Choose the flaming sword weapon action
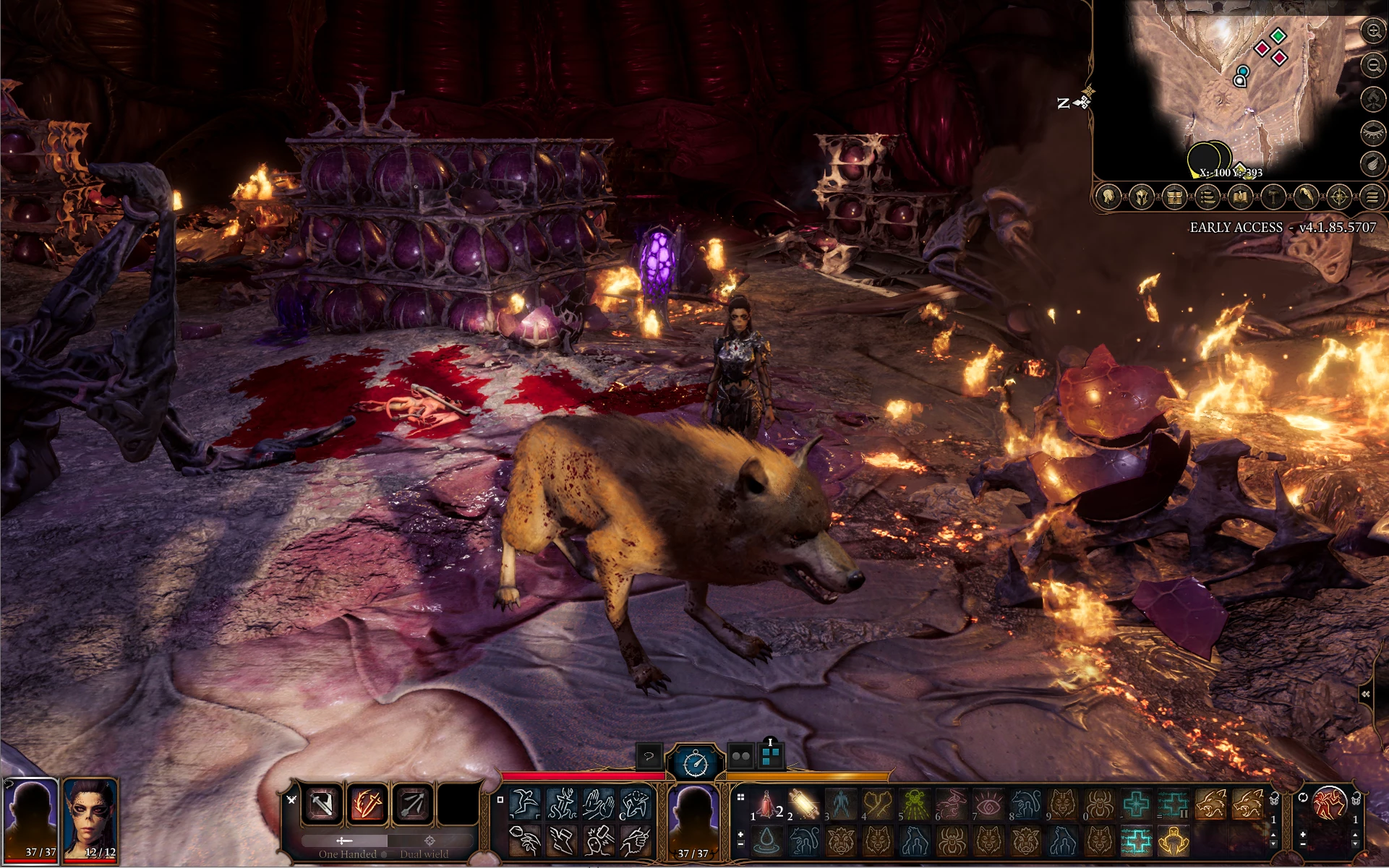Viewport: 1389px width, 868px height. click(x=367, y=804)
